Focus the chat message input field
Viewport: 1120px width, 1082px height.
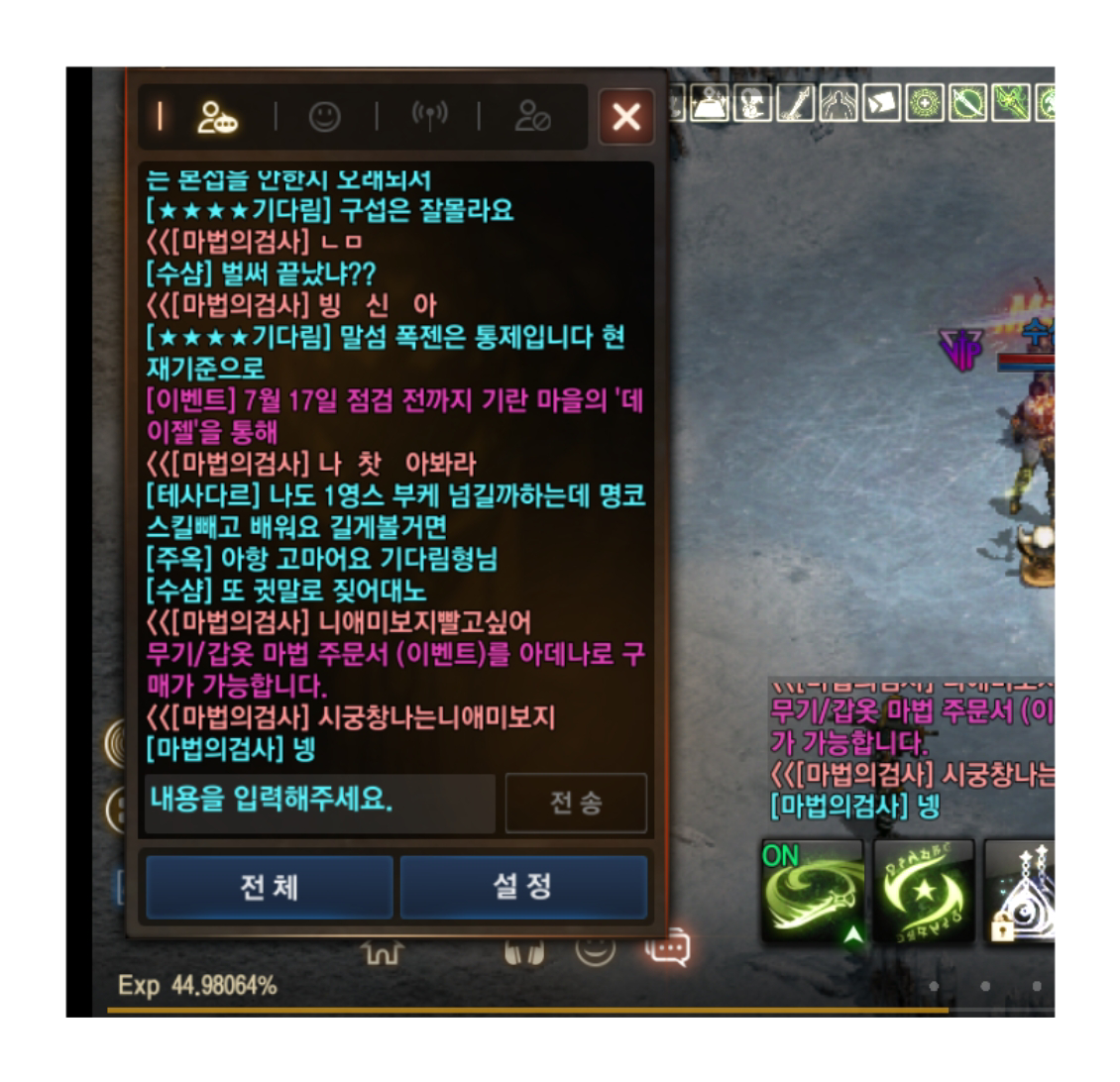[319, 802]
